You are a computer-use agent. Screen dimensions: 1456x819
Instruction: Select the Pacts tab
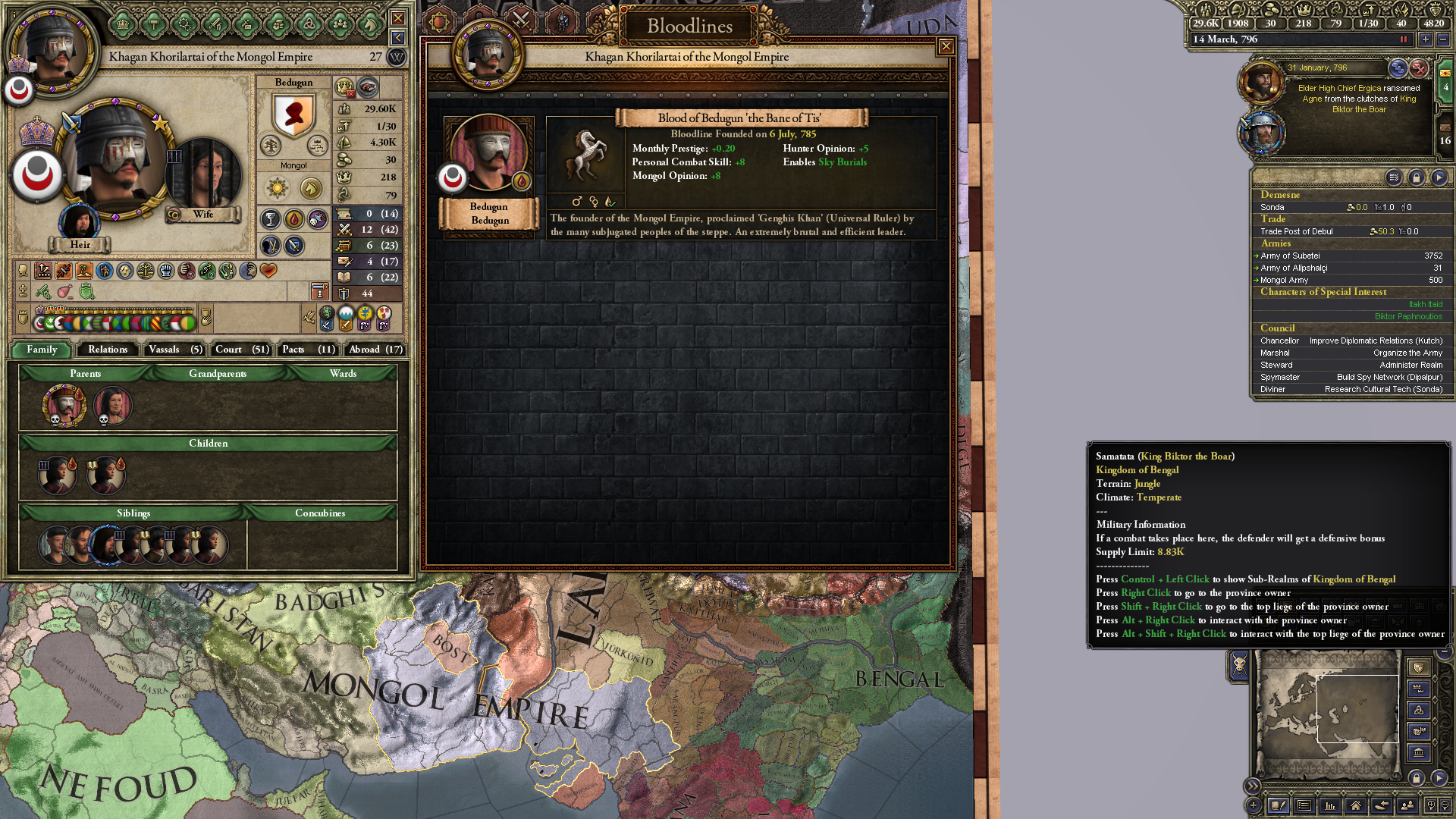coord(308,350)
